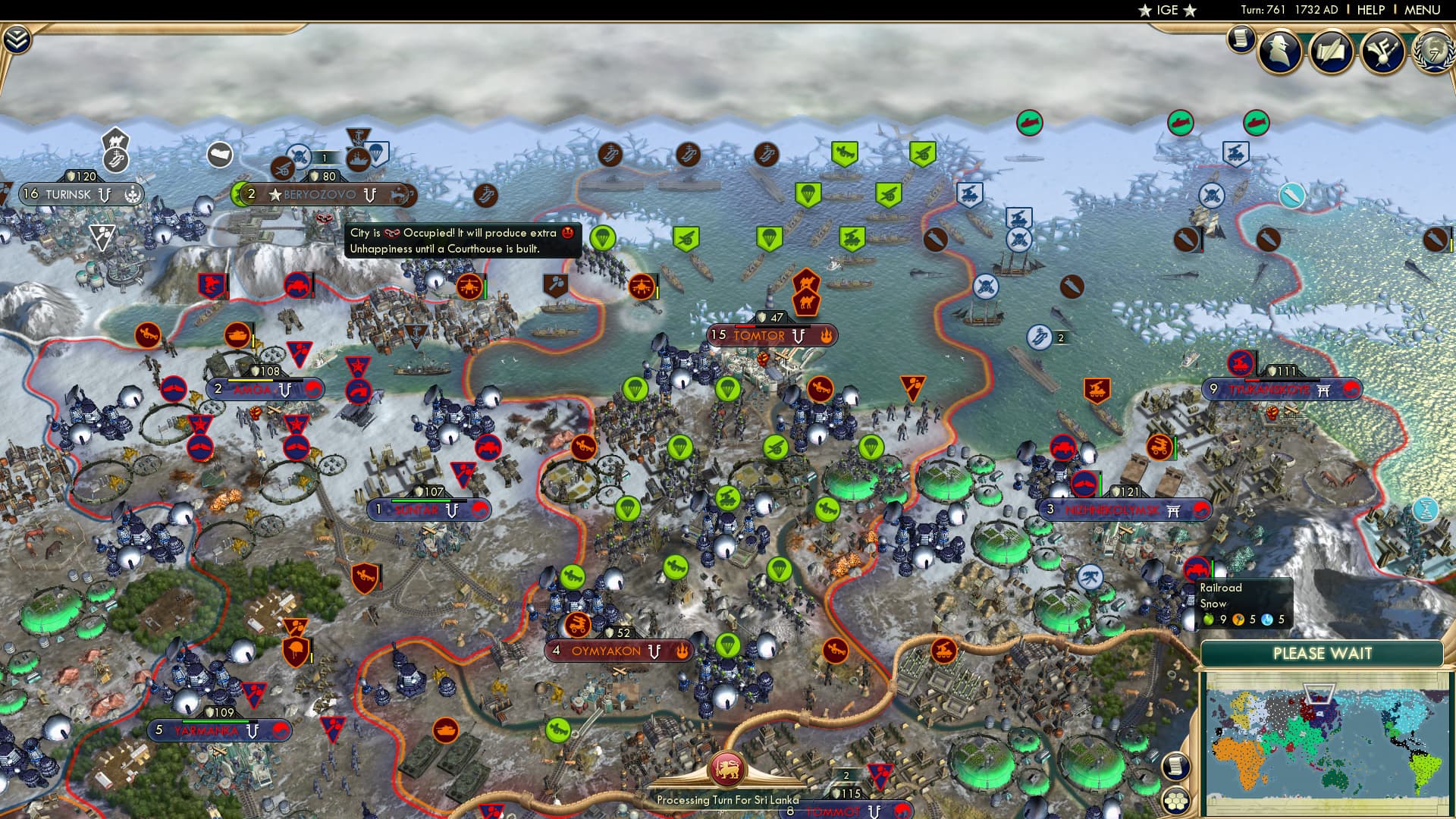Click the red war icon on Amga's banner
The width and height of the screenshot is (1456, 819).
click(313, 388)
